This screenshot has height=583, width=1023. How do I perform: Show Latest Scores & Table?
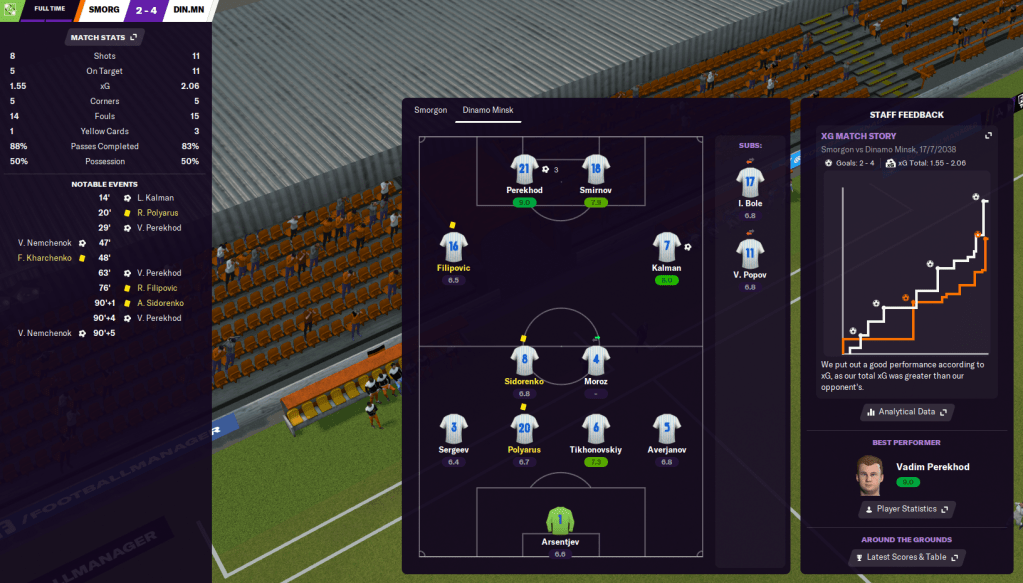pyautogui.click(x=907, y=557)
